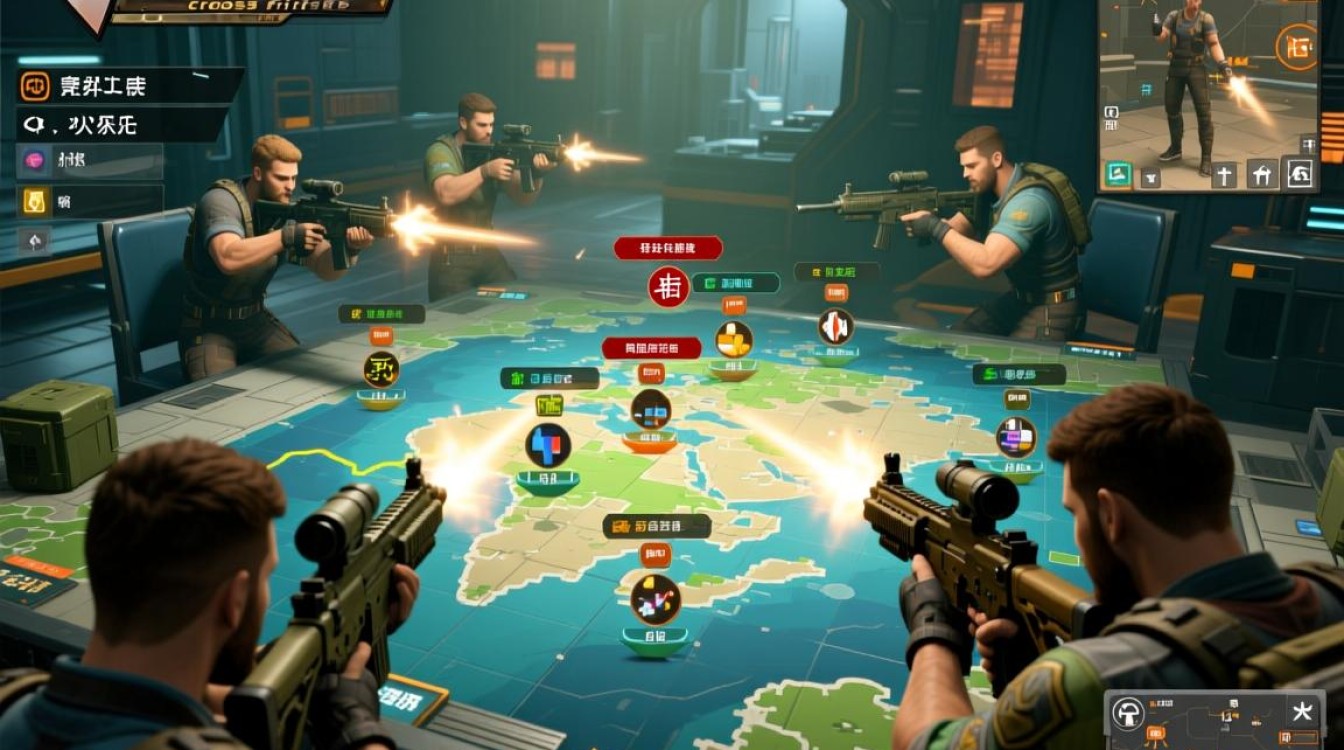This screenshot has width=1344, height=750.
Task: Click the small grey arrow icon under the left menu
Action: (34, 241)
